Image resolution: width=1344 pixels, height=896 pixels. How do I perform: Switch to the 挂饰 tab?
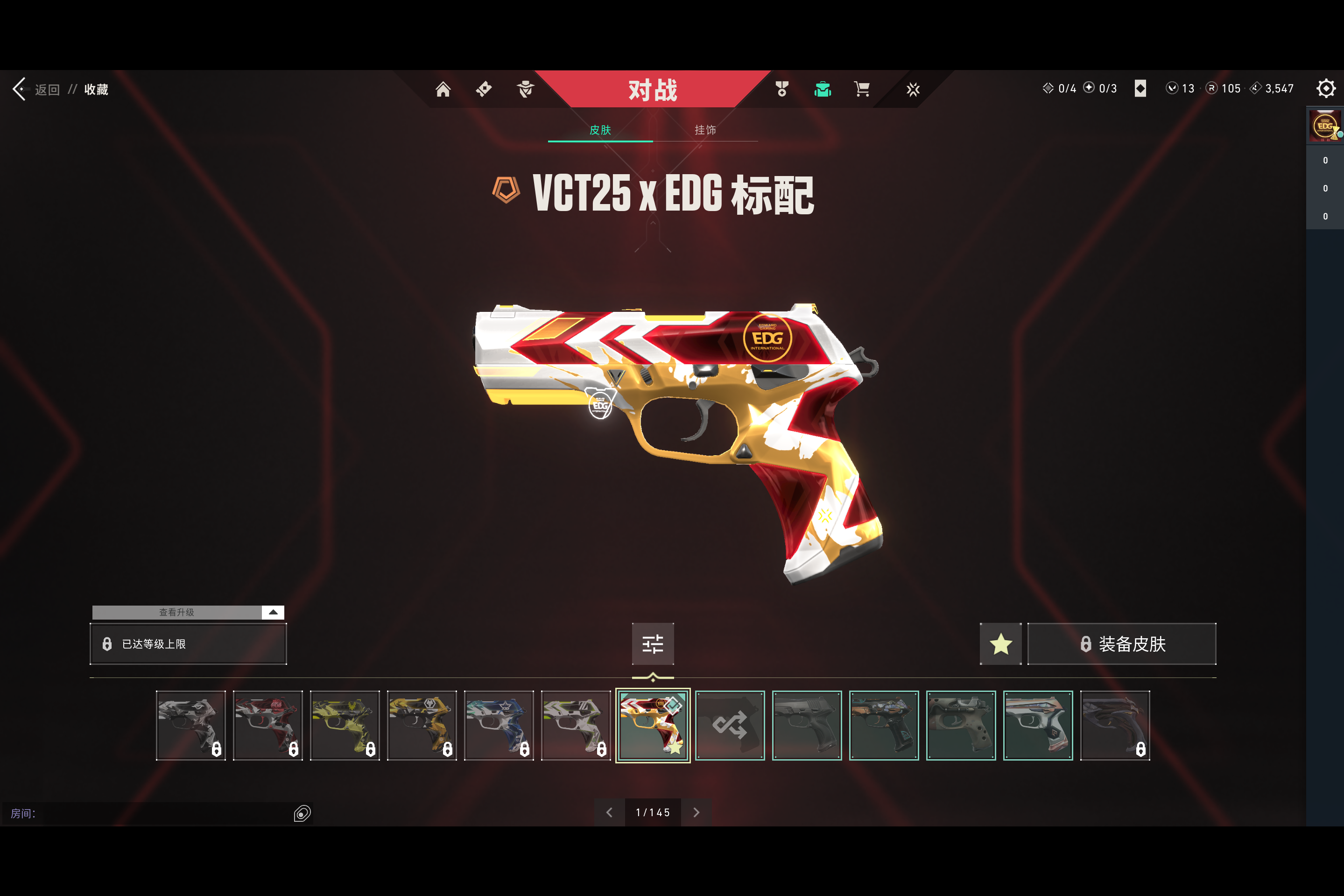[x=705, y=130]
